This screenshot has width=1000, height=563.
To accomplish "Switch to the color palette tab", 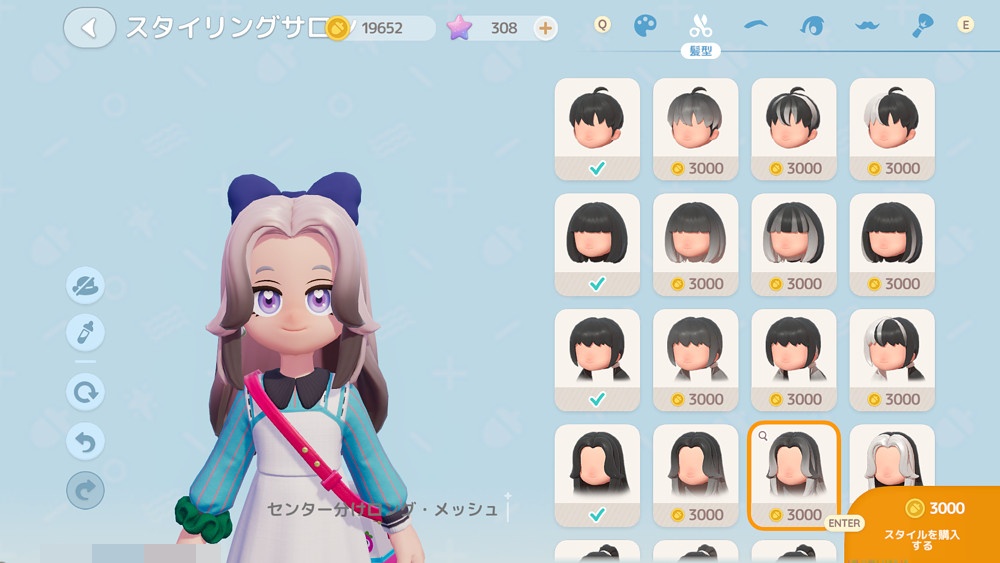I will tap(646, 26).
